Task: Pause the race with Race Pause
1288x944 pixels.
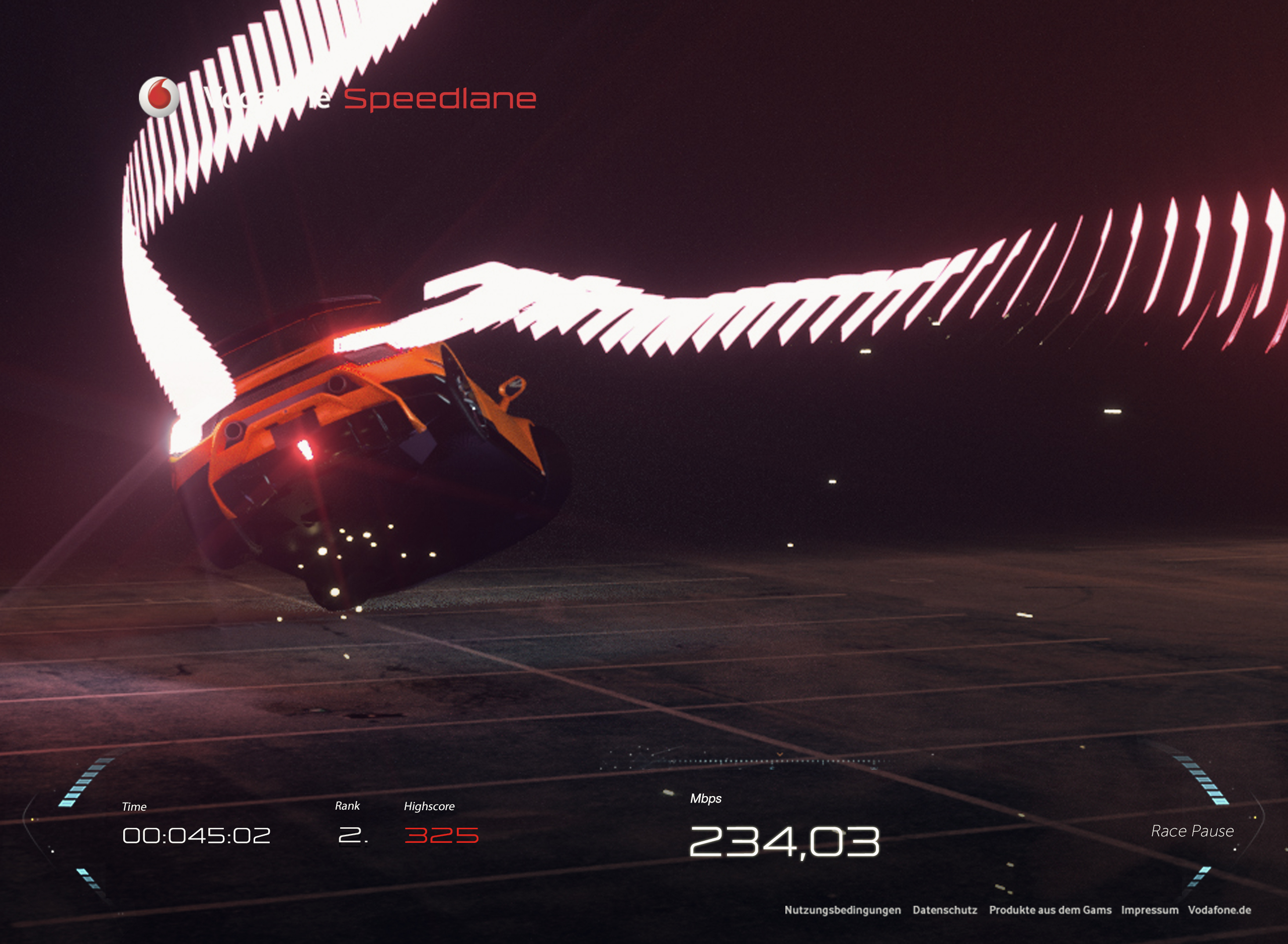Action: point(1192,831)
